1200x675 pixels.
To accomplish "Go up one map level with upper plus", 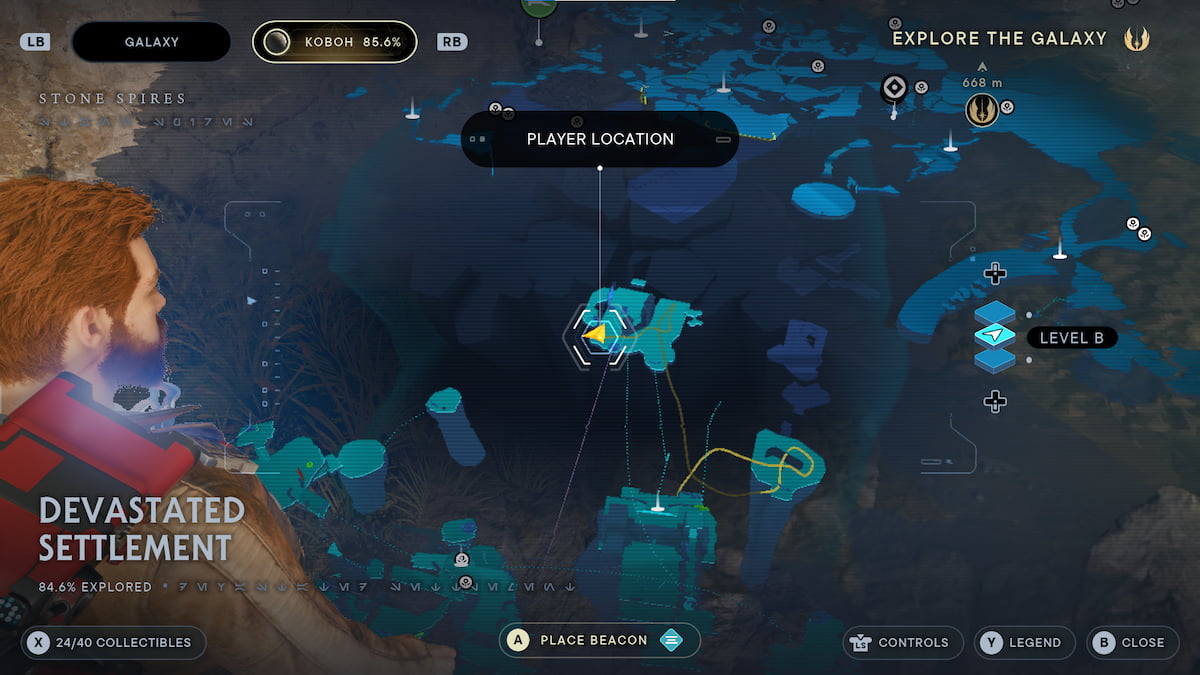I will pos(994,273).
